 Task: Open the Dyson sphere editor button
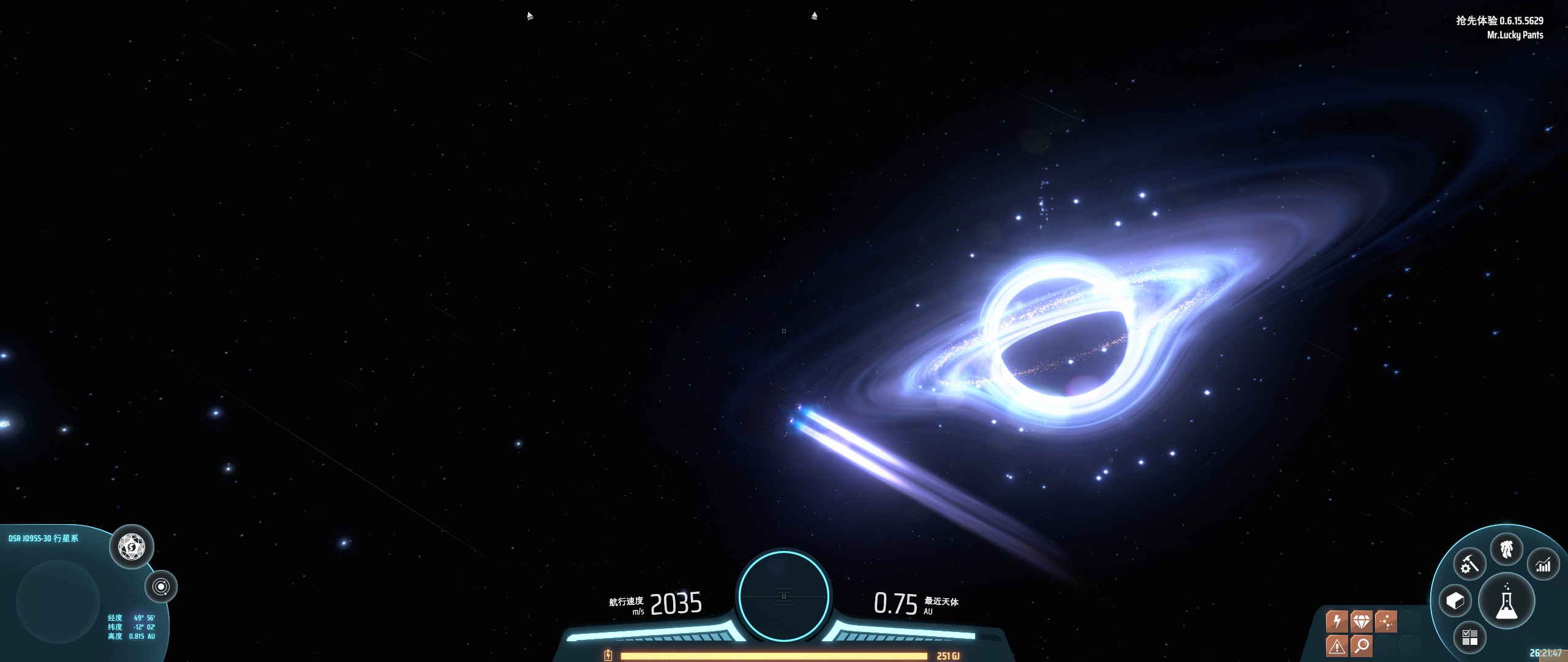click(x=132, y=546)
